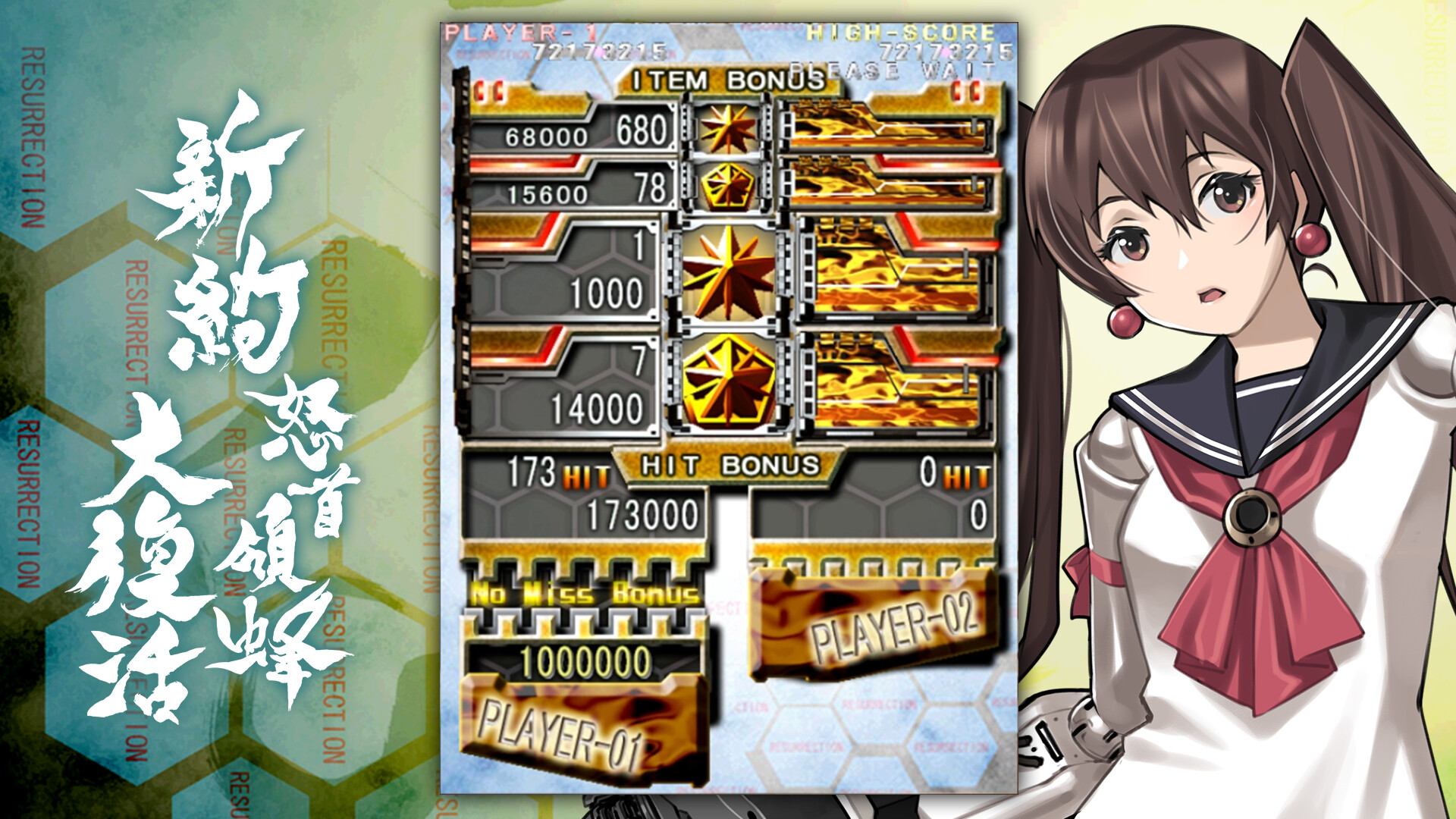Click the small pentagonal bee medal icon
Screen dimensions: 1456x819
pos(728,186)
